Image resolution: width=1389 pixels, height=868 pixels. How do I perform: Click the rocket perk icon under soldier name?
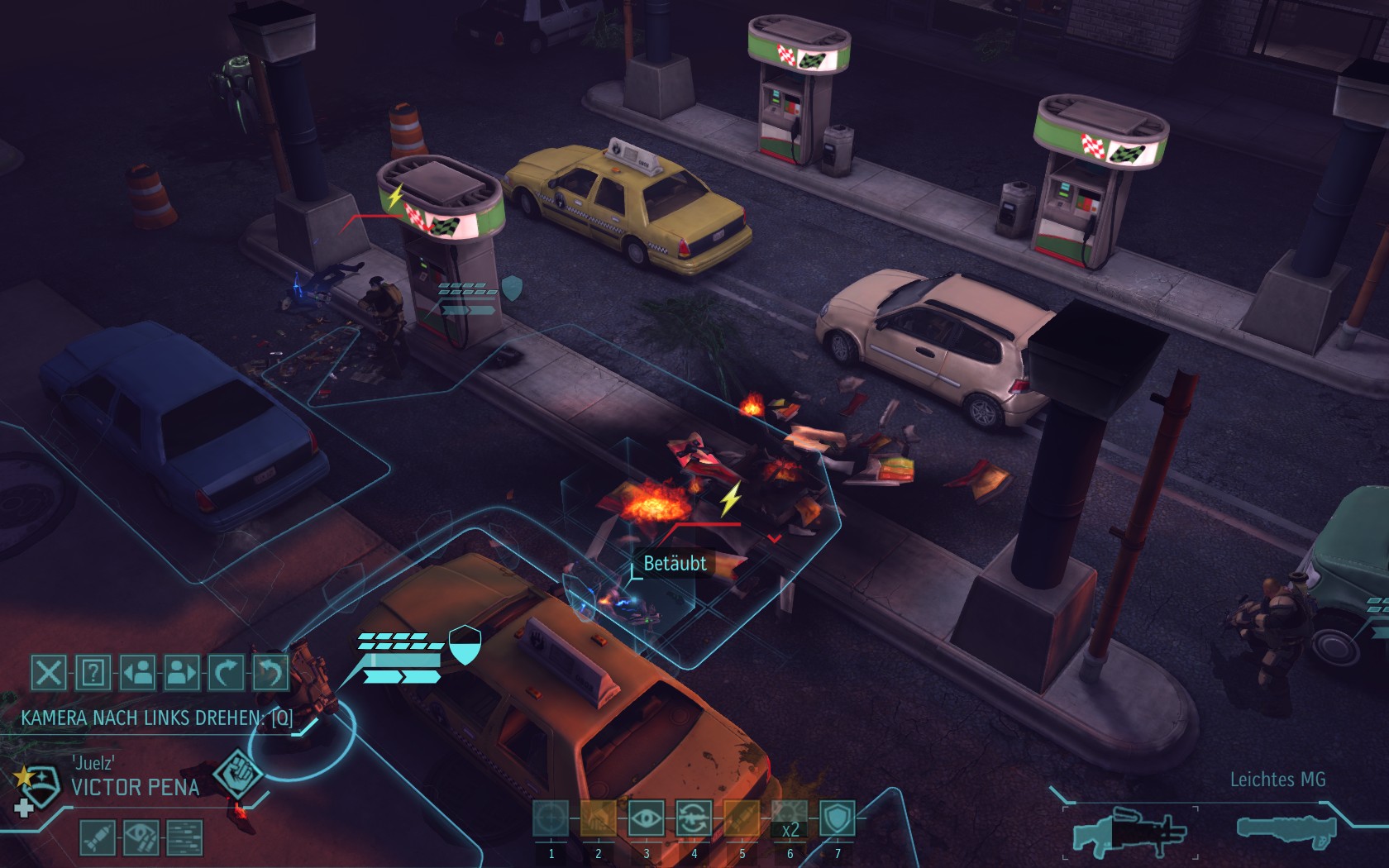point(97,837)
